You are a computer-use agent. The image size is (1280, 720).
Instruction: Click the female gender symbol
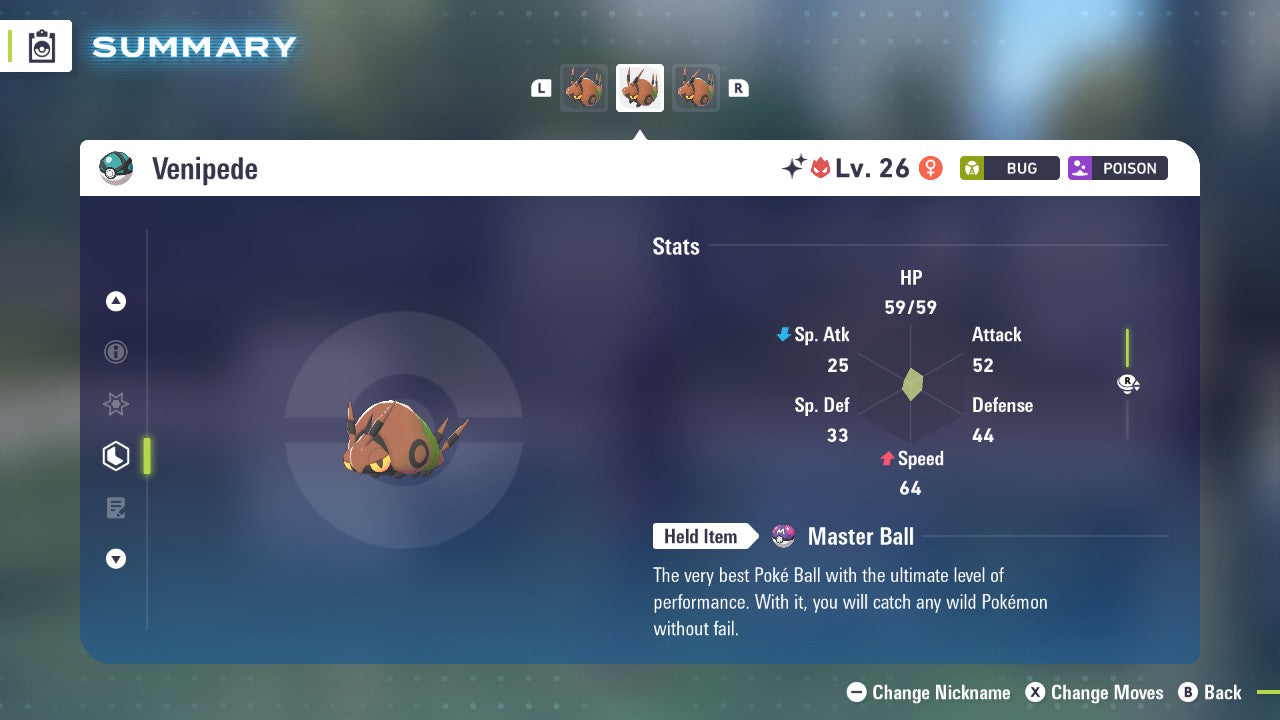tap(930, 168)
